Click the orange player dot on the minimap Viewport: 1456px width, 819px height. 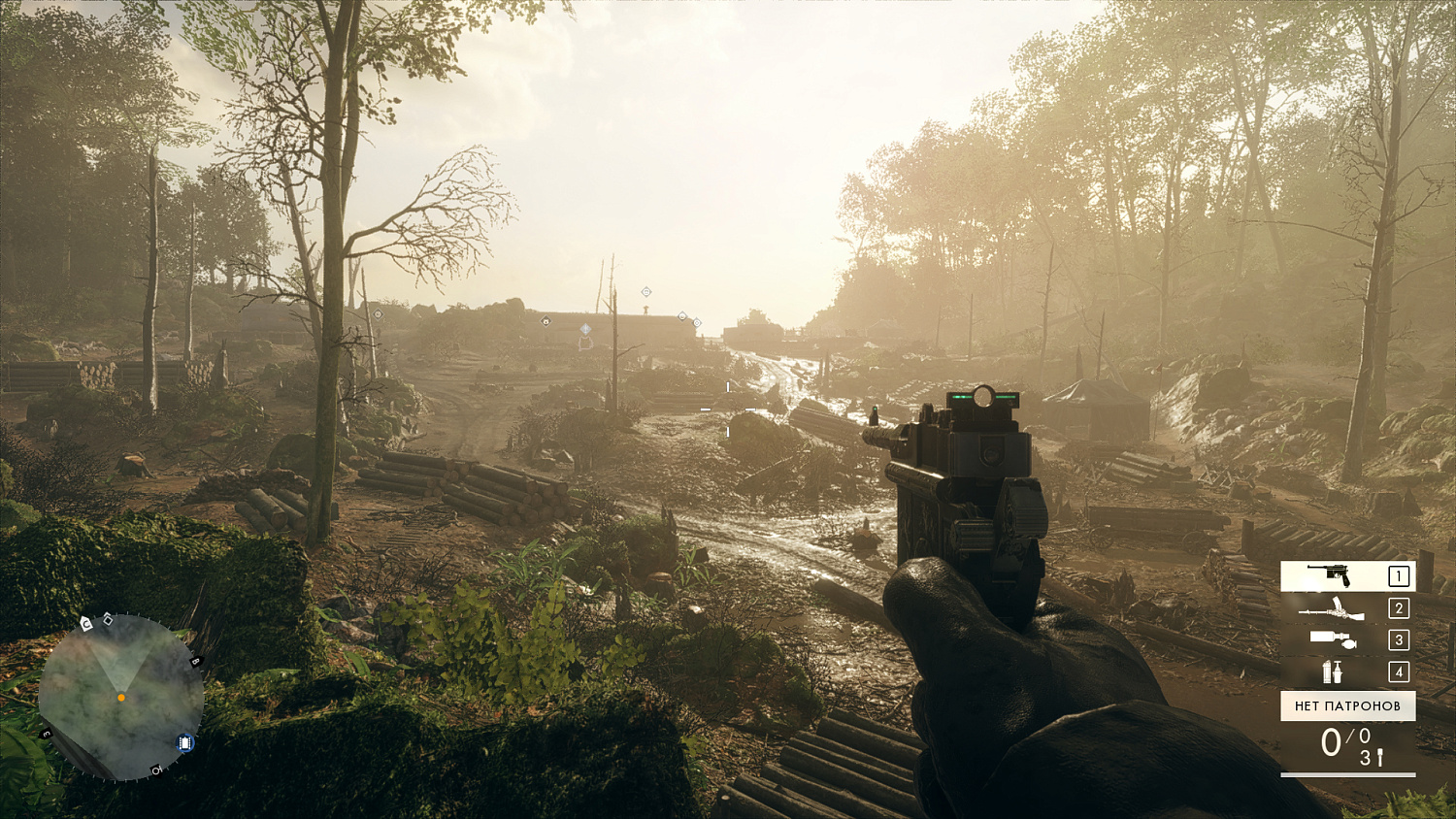pos(121,697)
